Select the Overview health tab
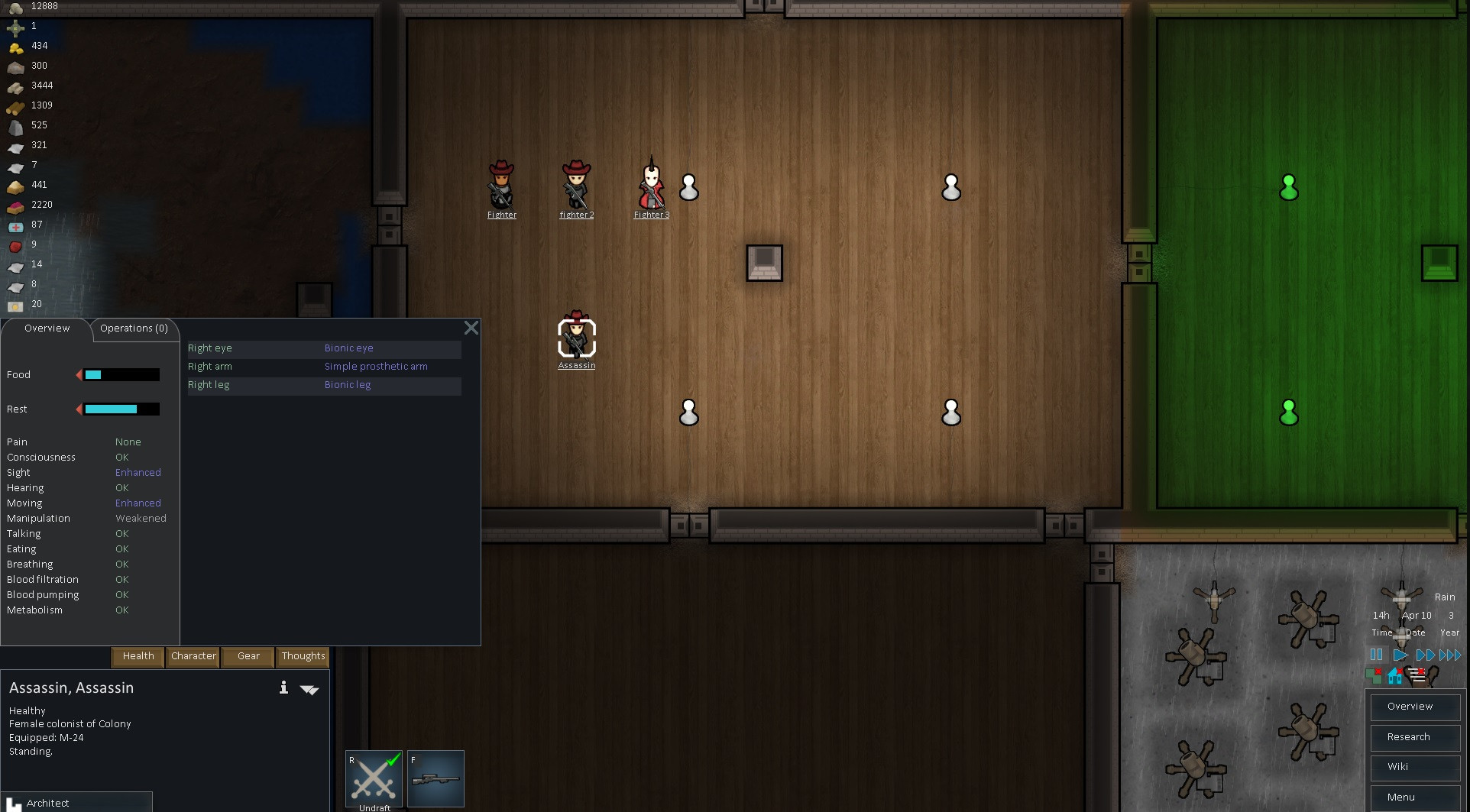The height and width of the screenshot is (812, 1470). tap(47, 328)
